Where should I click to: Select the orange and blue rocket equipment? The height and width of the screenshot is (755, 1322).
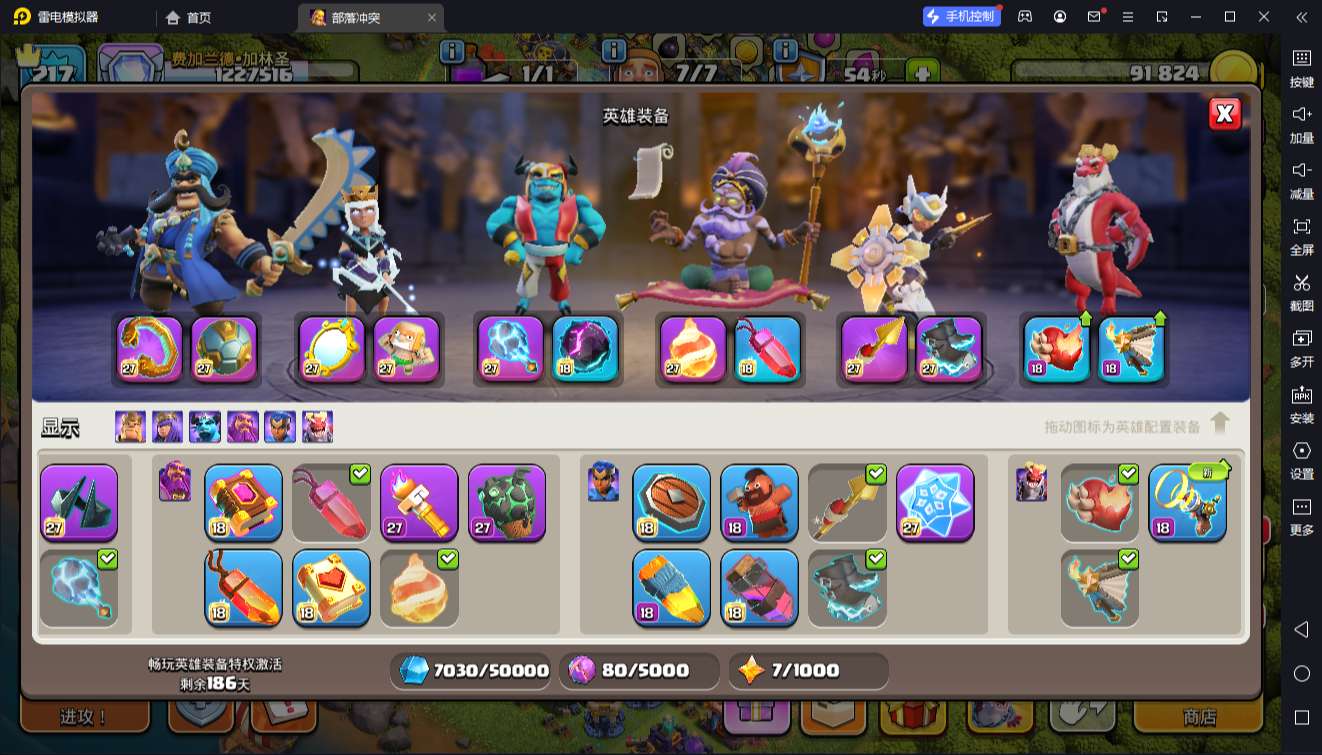[671, 587]
